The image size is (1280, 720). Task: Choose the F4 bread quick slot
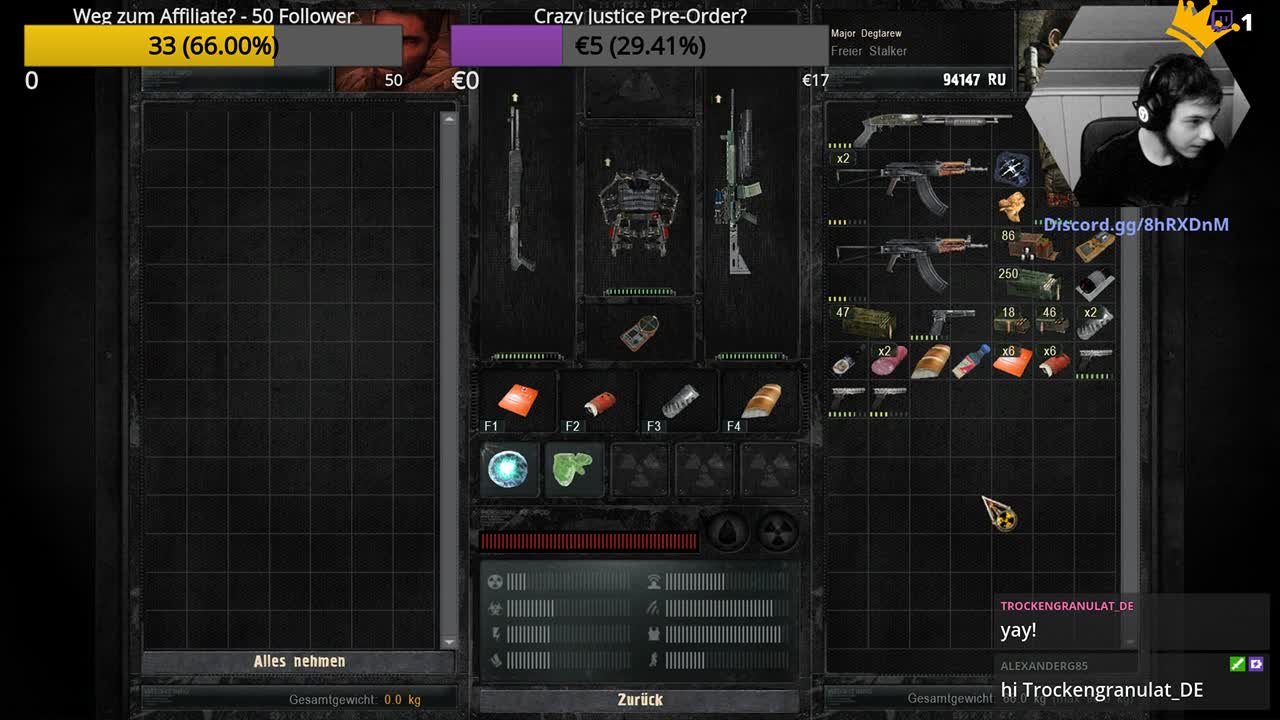759,400
